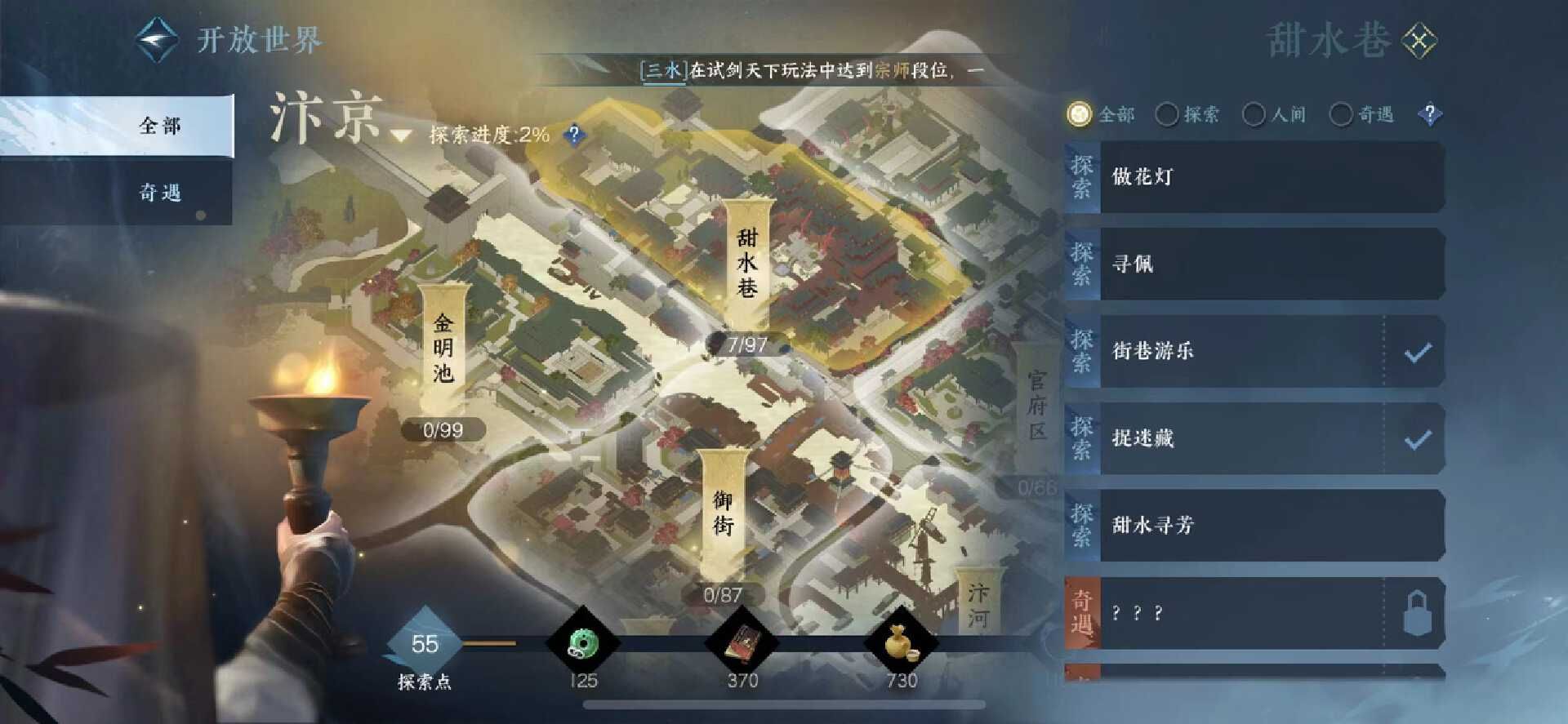Switch to the 奇遇 tab on the left
This screenshot has height=724, width=1568.
pos(160,193)
